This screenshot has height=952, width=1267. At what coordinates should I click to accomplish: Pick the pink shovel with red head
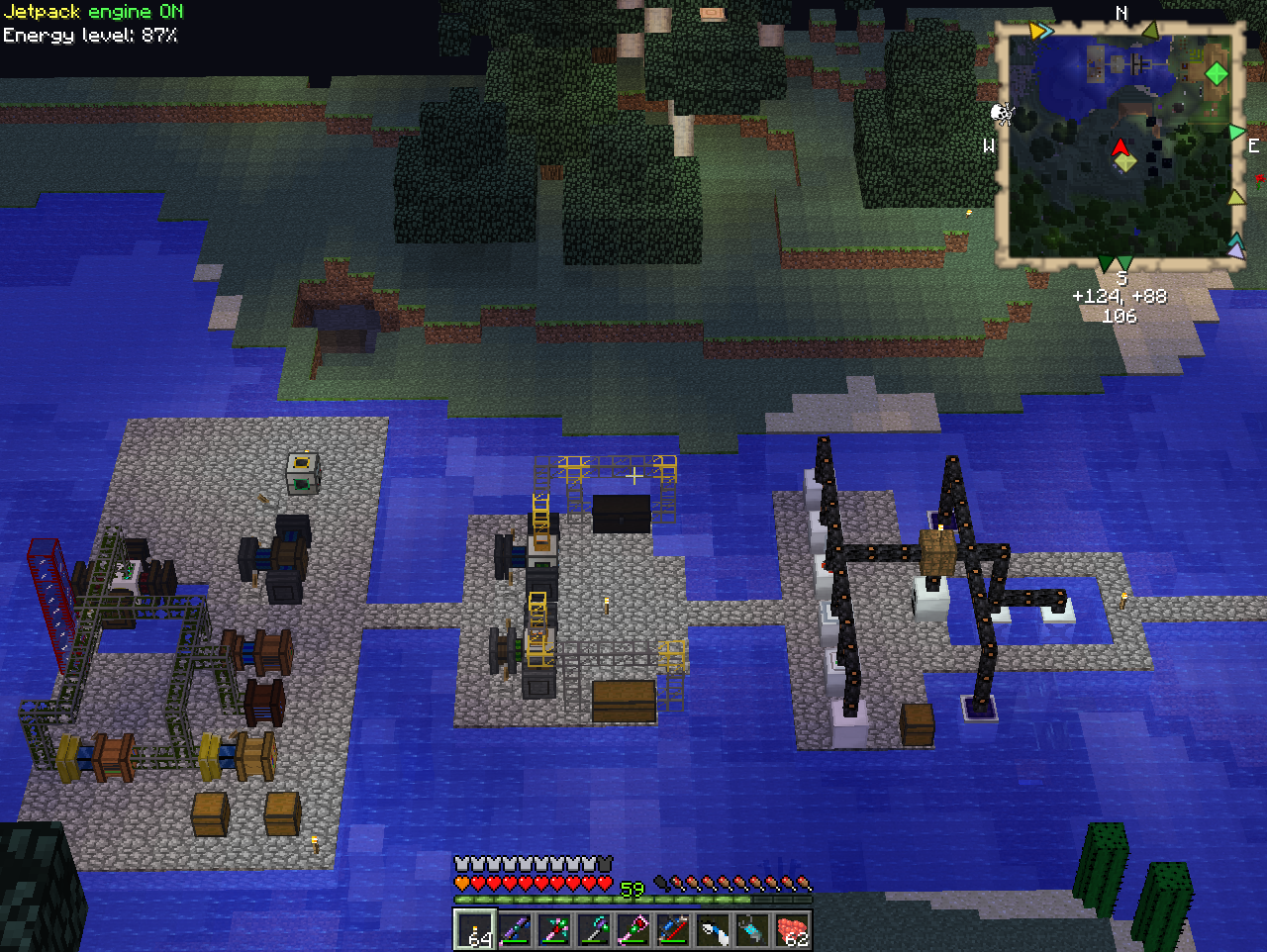click(x=633, y=930)
